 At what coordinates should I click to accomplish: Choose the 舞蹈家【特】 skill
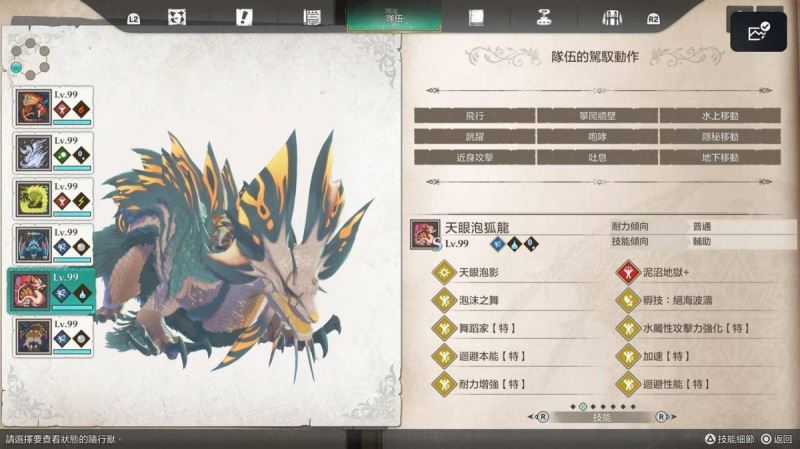490,328
